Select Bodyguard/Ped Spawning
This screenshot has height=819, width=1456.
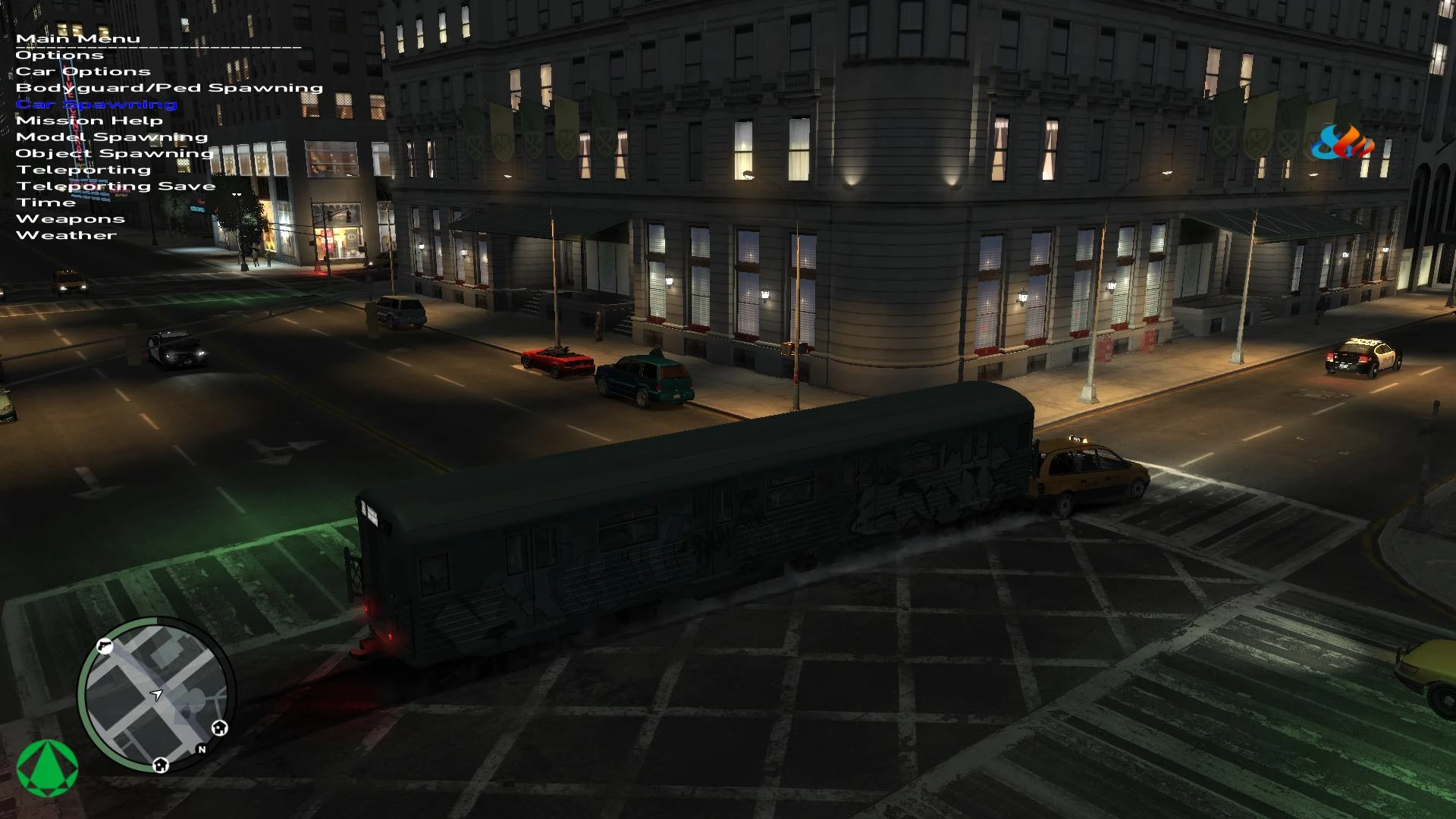click(170, 87)
